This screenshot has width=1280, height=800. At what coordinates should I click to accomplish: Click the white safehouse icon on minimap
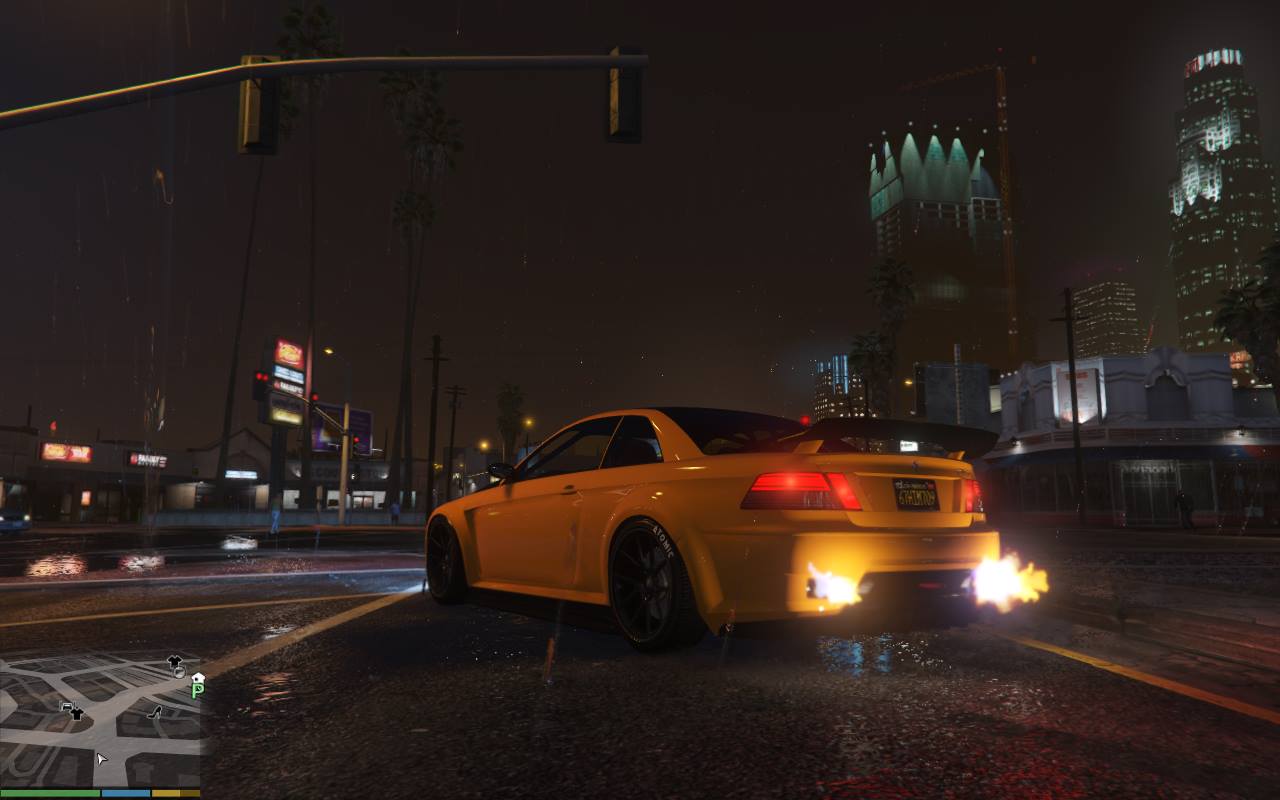(x=198, y=677)
